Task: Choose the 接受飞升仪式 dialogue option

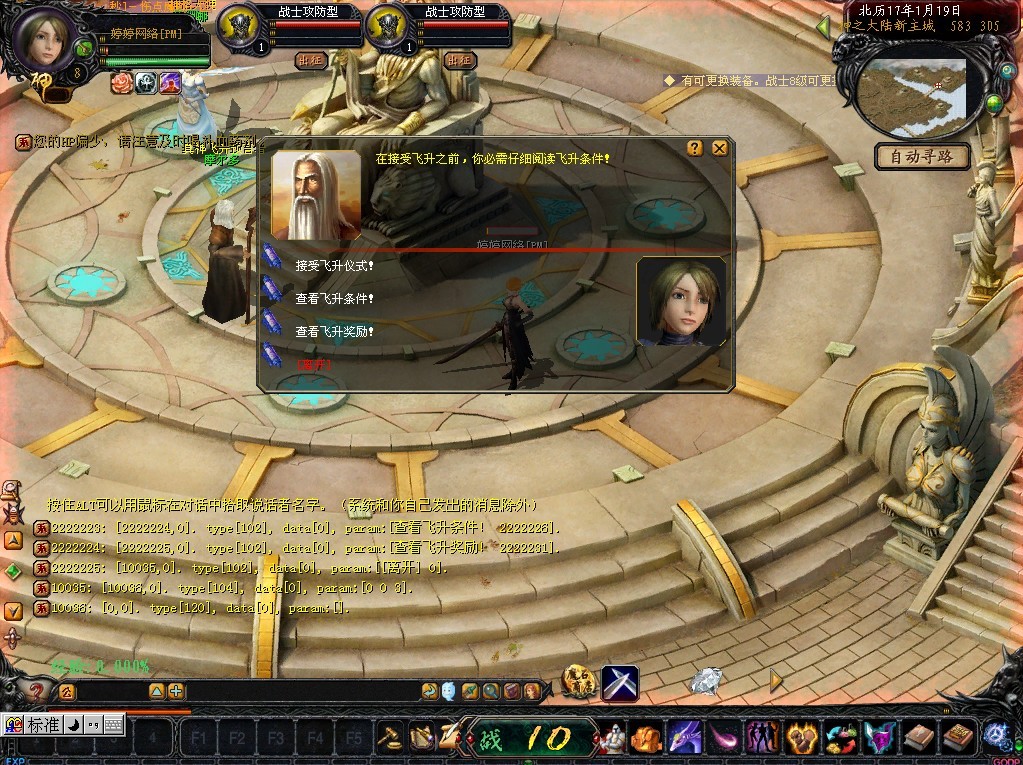Action: 335,266
